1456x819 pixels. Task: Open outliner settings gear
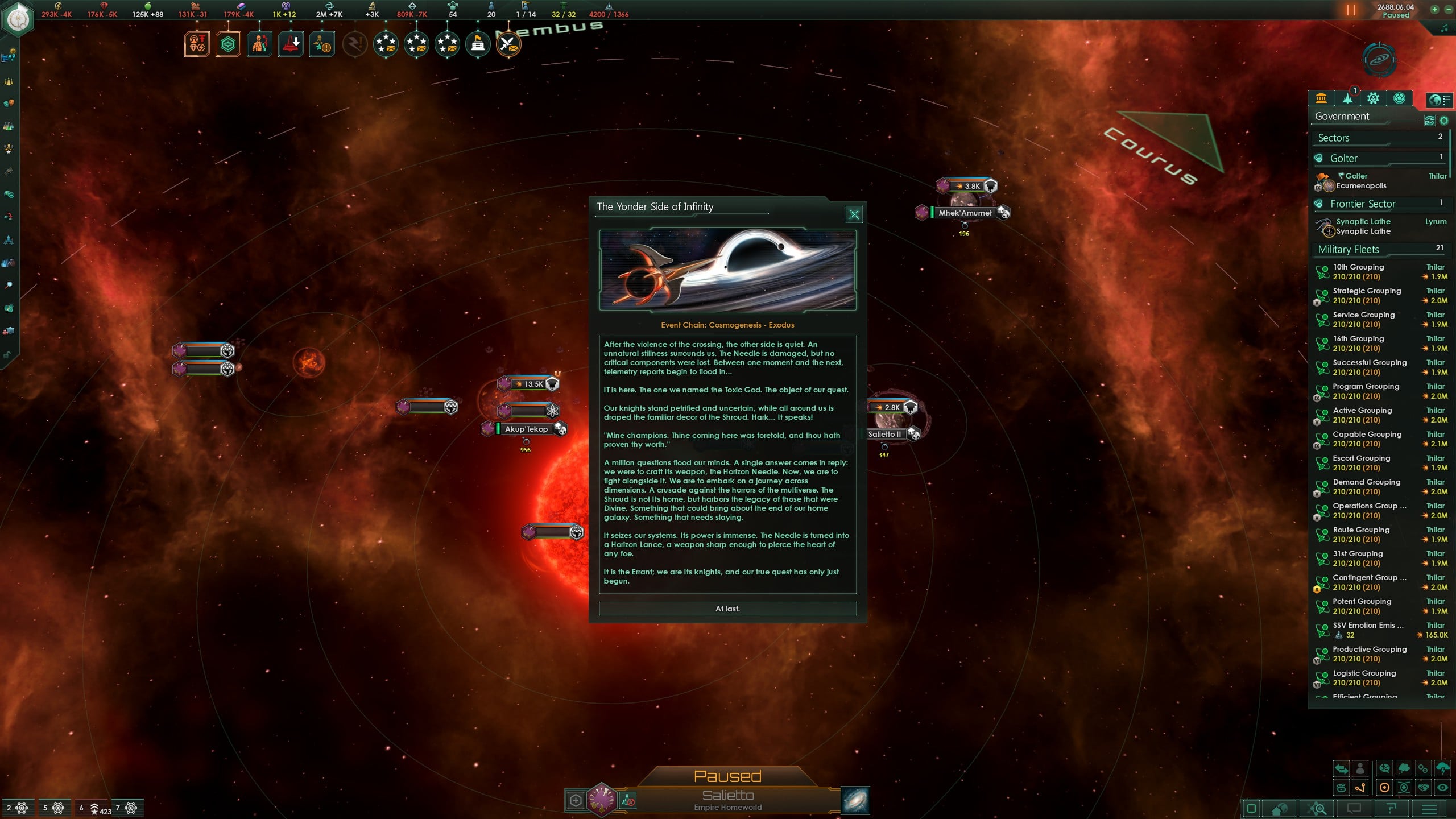[1443, 121]
